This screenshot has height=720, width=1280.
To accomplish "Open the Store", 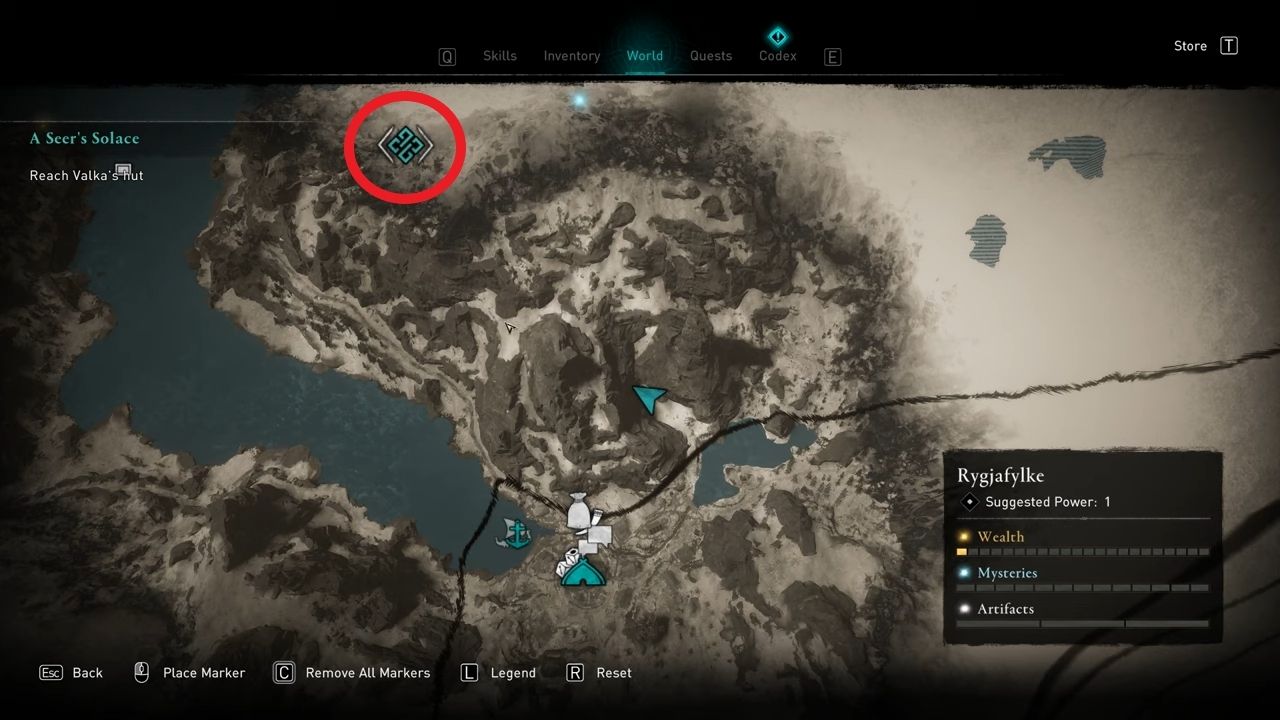I will point(1189,45).
